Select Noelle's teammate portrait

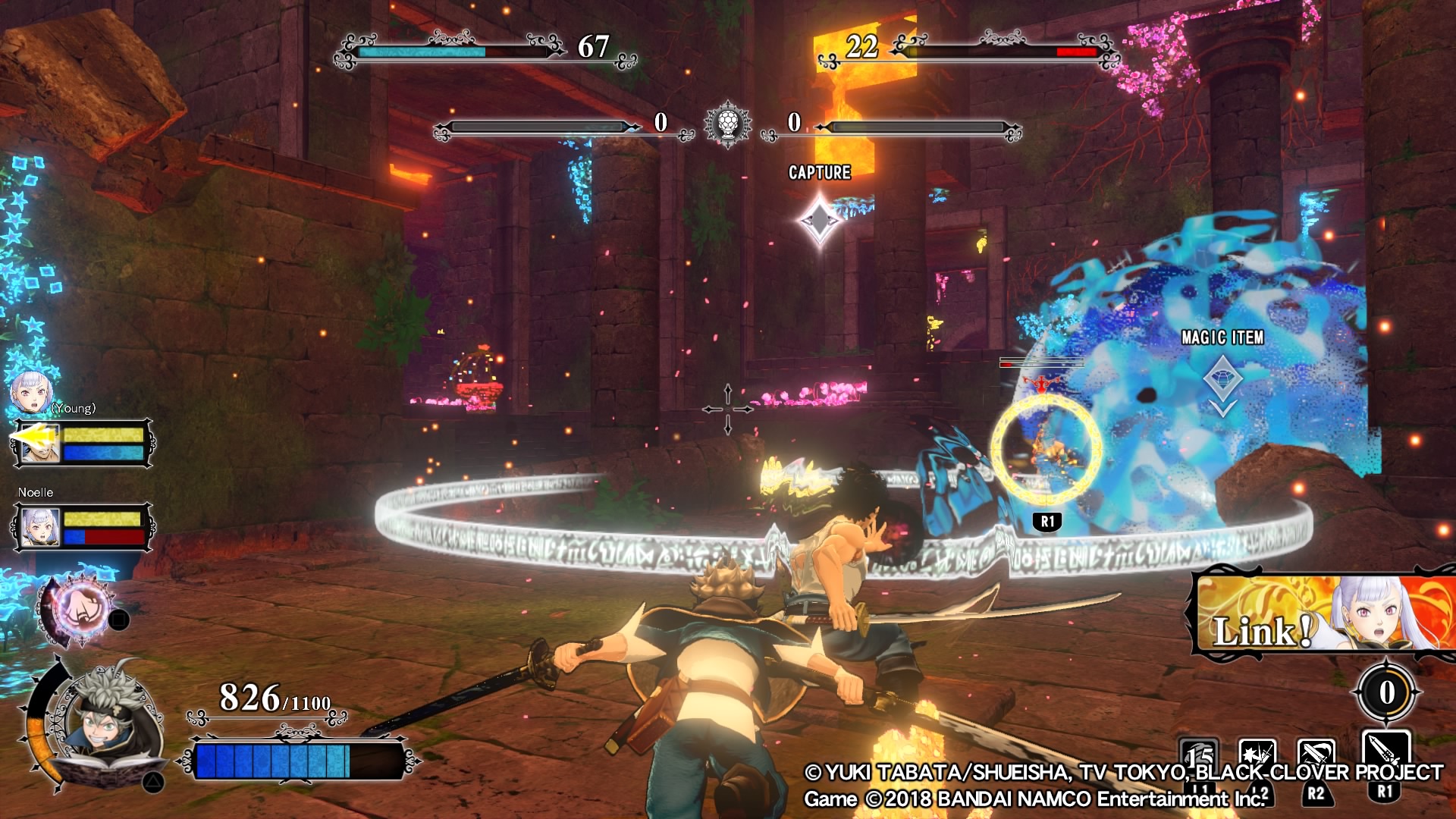point(39,526)
